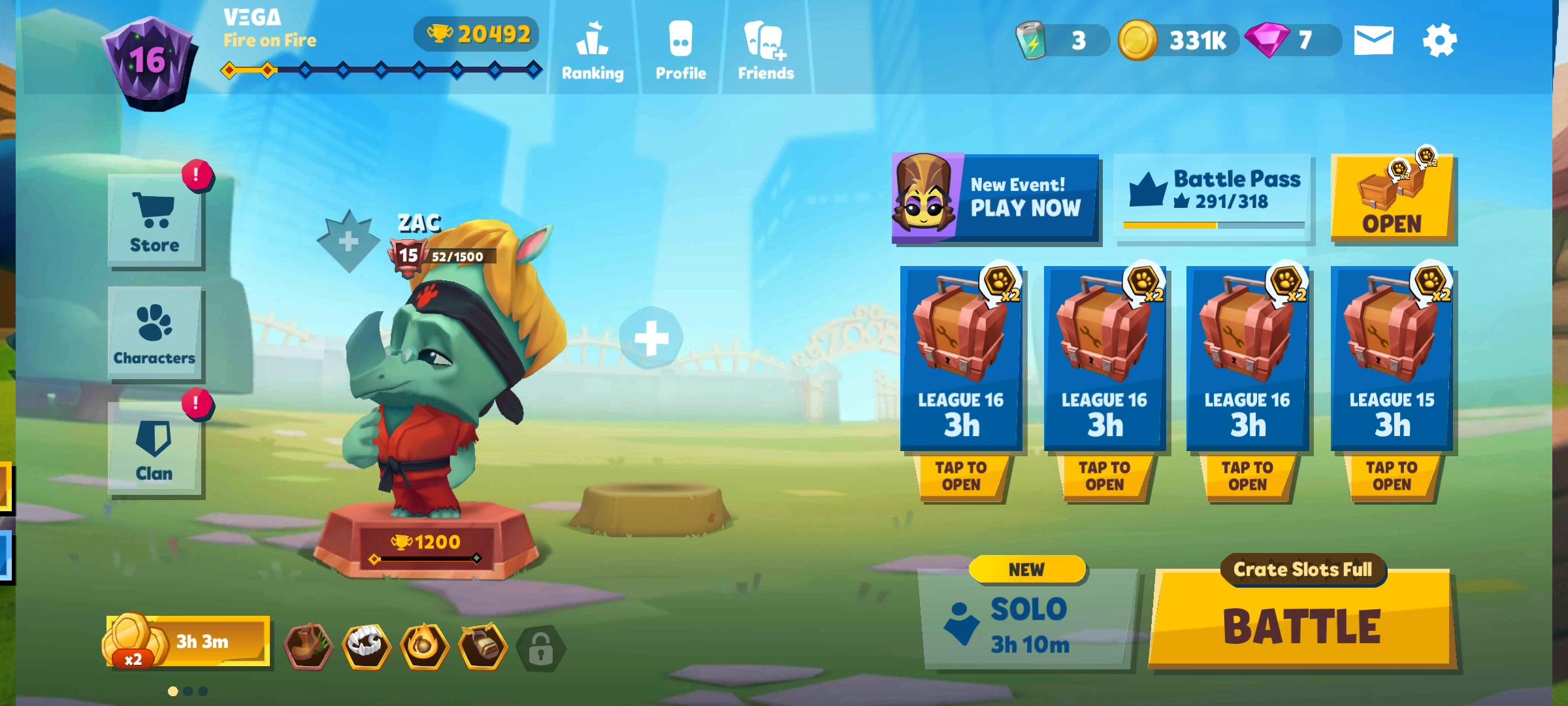Open the Store panel

pos(154,219)
